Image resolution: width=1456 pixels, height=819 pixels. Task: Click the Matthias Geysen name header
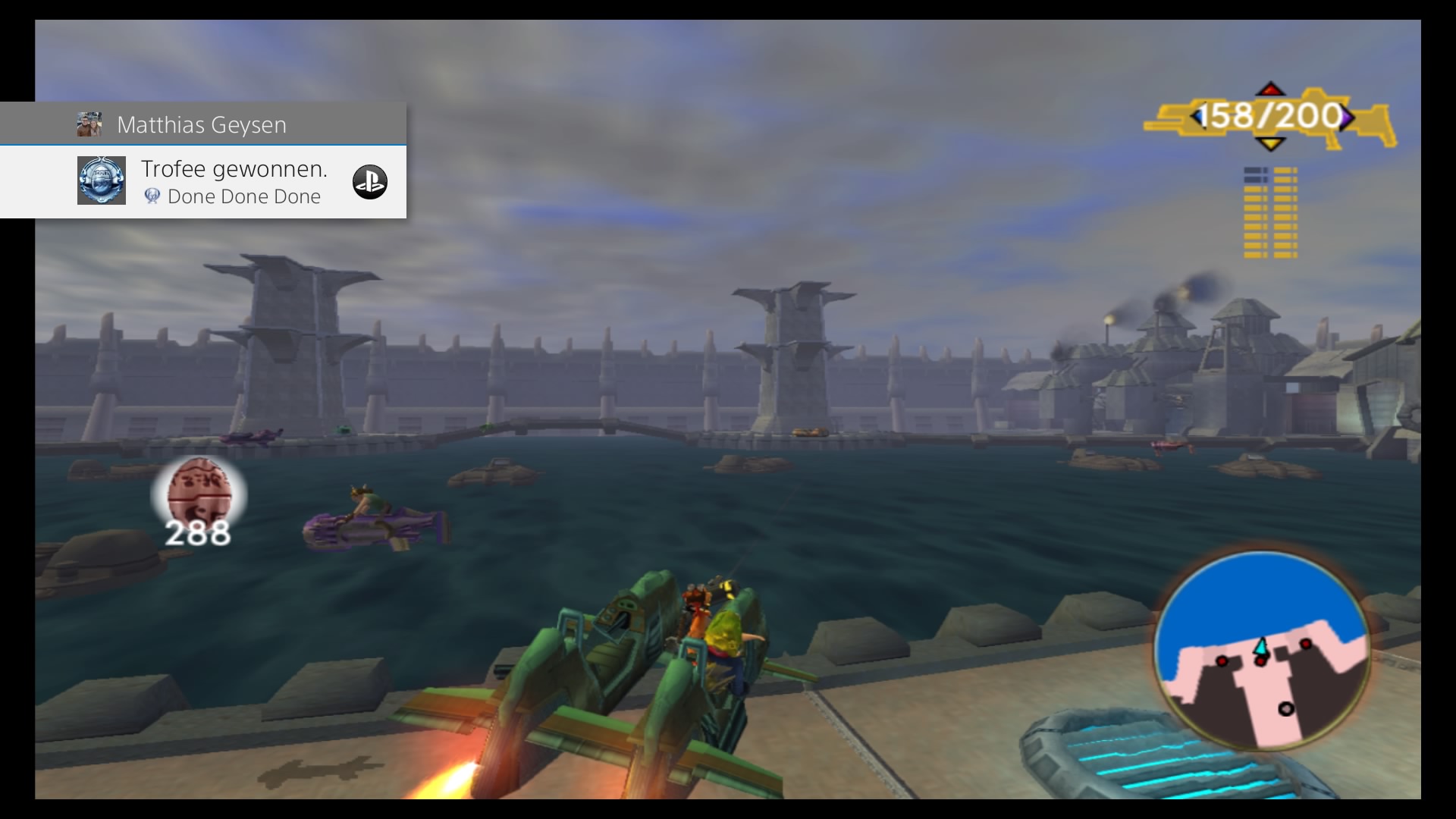click(x=202, y=124)
